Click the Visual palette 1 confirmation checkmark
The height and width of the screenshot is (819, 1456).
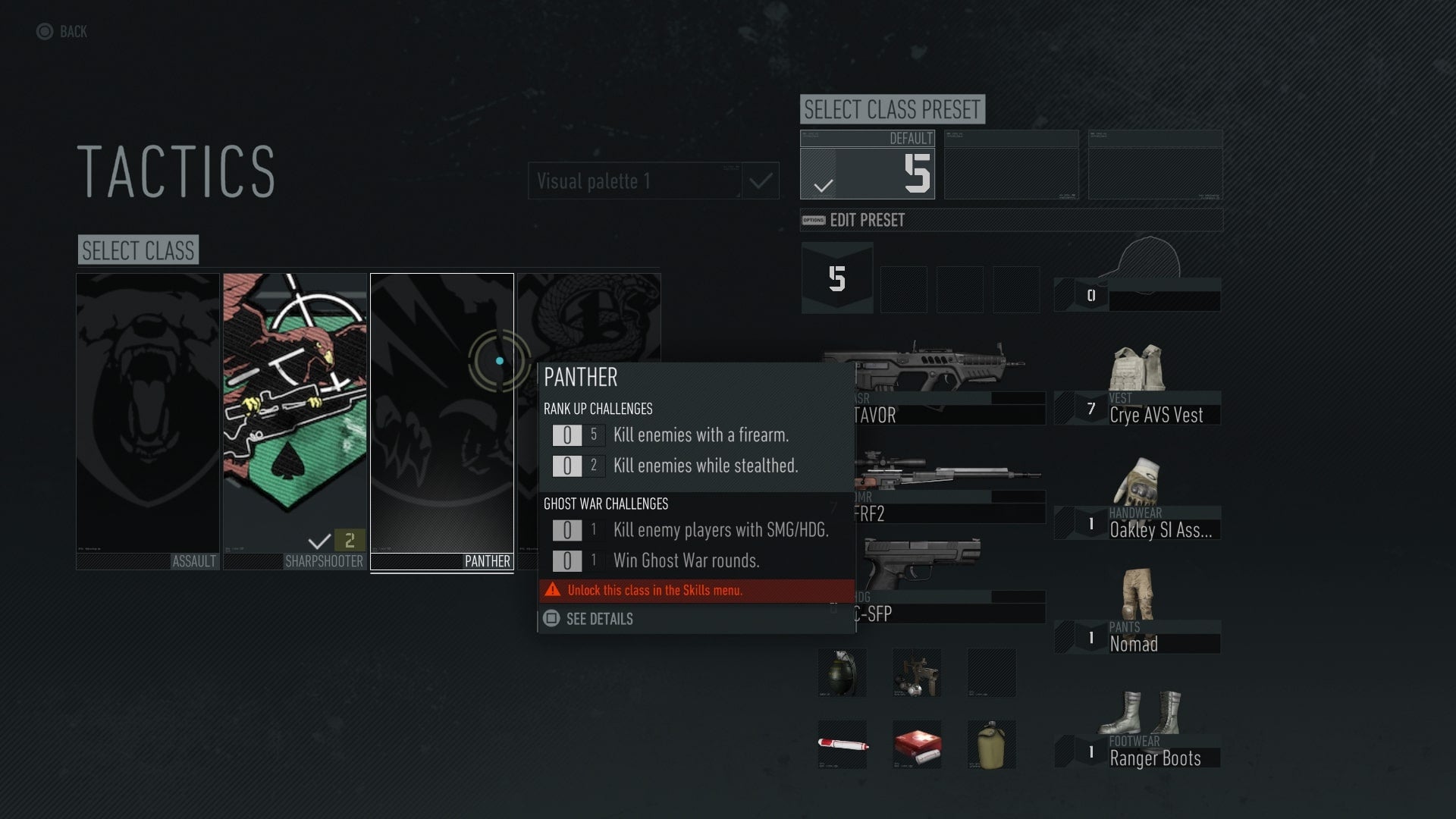click(x=761, y=180)
